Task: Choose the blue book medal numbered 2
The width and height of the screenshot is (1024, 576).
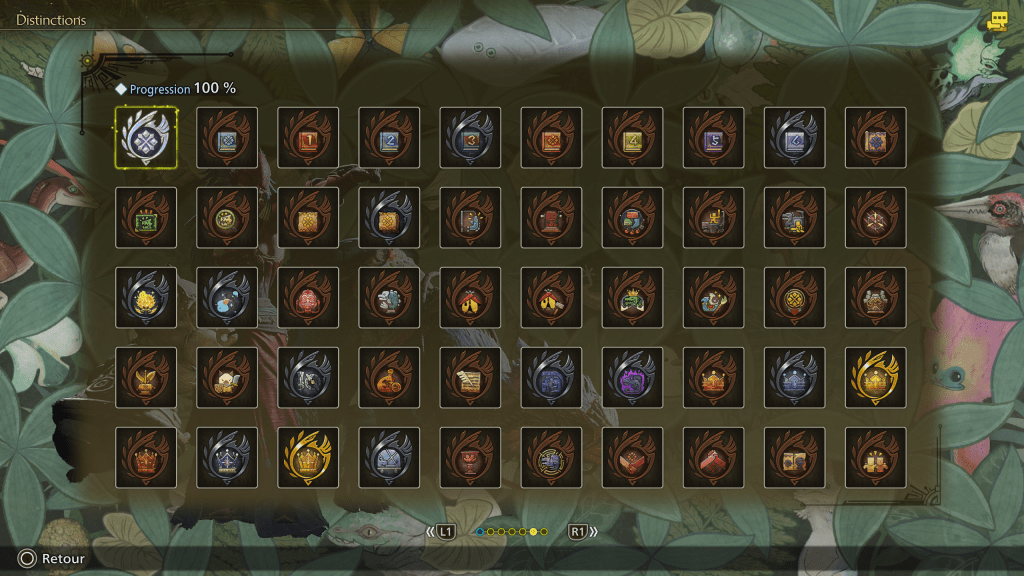Action: click(389, 138)
